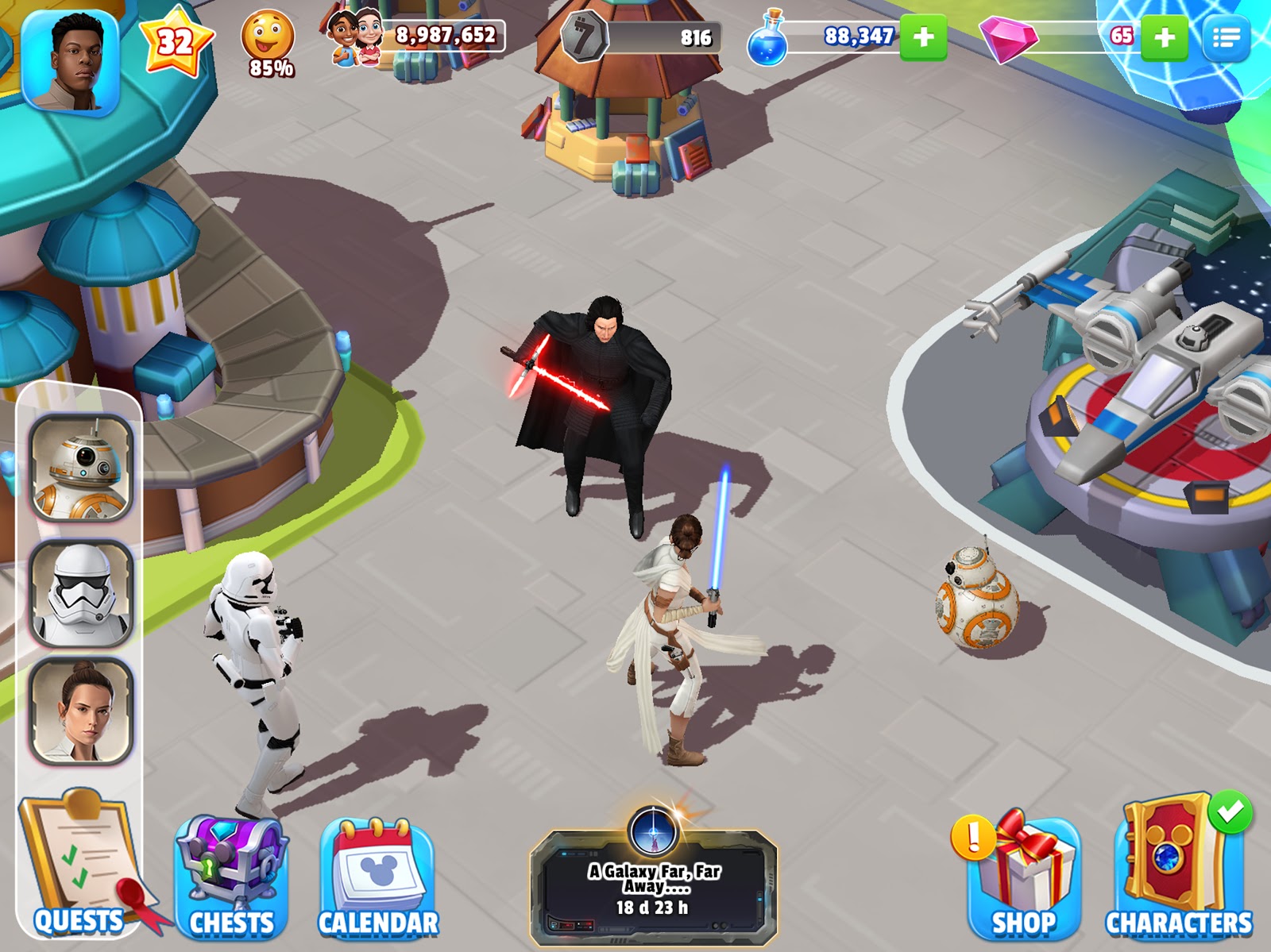The height and width of the screenshot is (952, 1271).
Task: Tap the grey event token counter showing 816
Action: 642,37
